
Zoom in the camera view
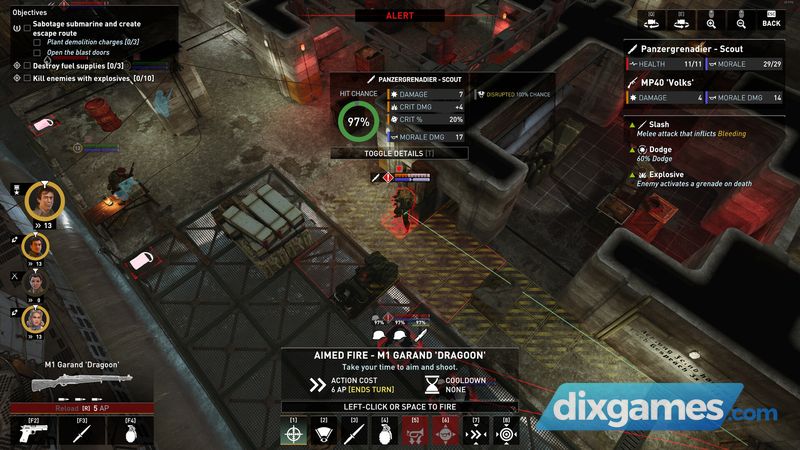coord(712,20)
